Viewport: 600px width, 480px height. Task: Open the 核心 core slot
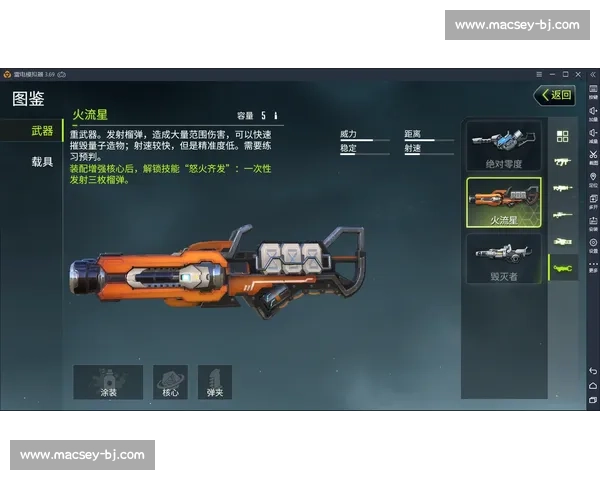(170, 382)
